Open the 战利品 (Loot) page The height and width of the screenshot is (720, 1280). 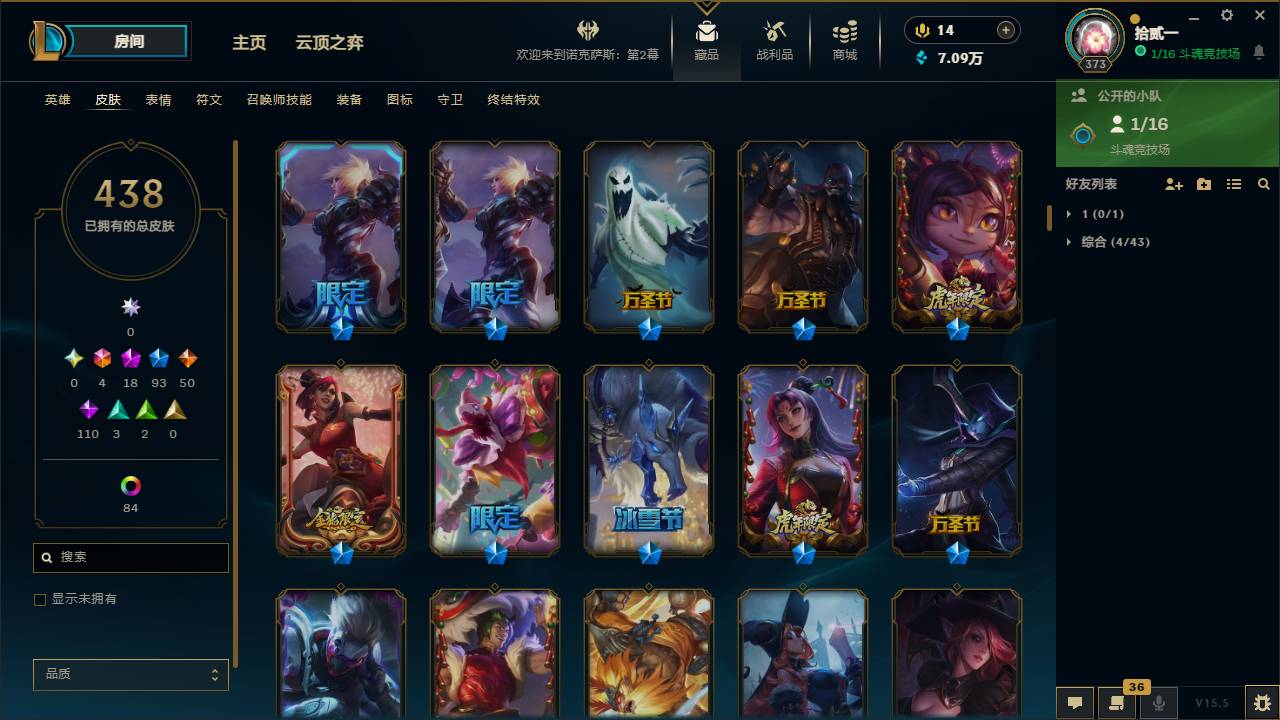click(x=775, y=40)
